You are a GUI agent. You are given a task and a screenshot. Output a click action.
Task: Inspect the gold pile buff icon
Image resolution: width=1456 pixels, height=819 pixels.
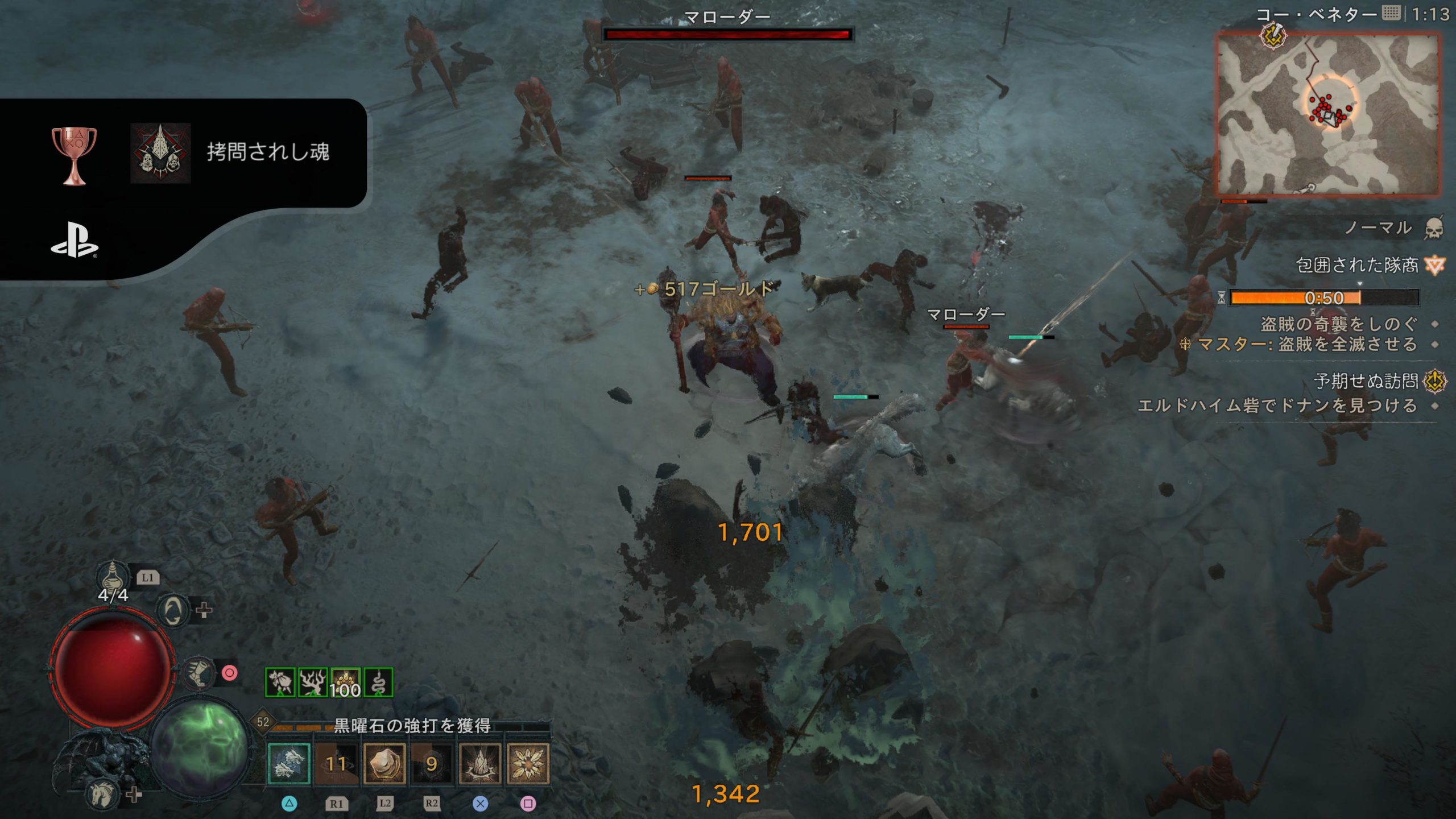click(345, 682)
